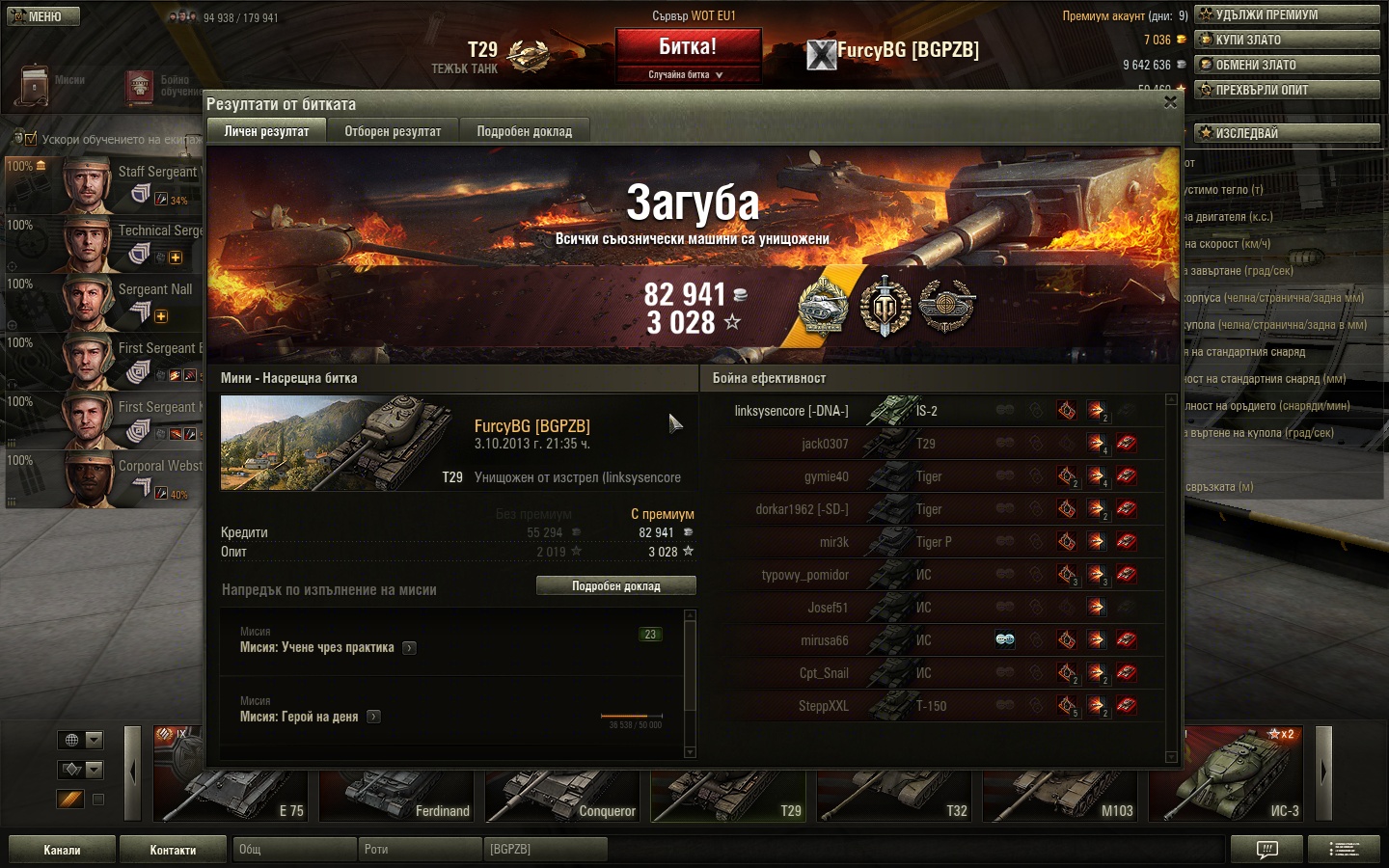Switch to the Отборен резултат tab

tap(393, 131)
